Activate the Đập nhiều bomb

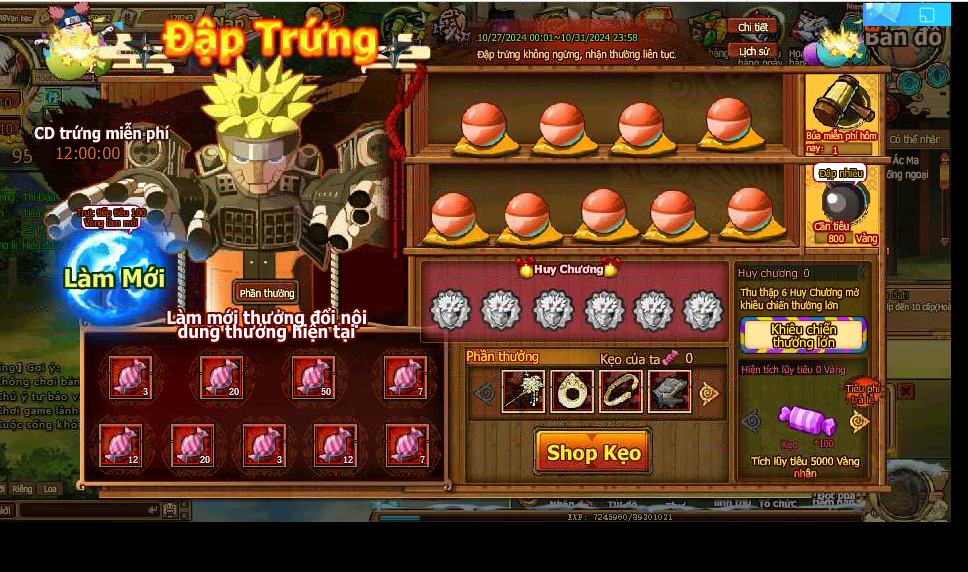tap(839, 201)
